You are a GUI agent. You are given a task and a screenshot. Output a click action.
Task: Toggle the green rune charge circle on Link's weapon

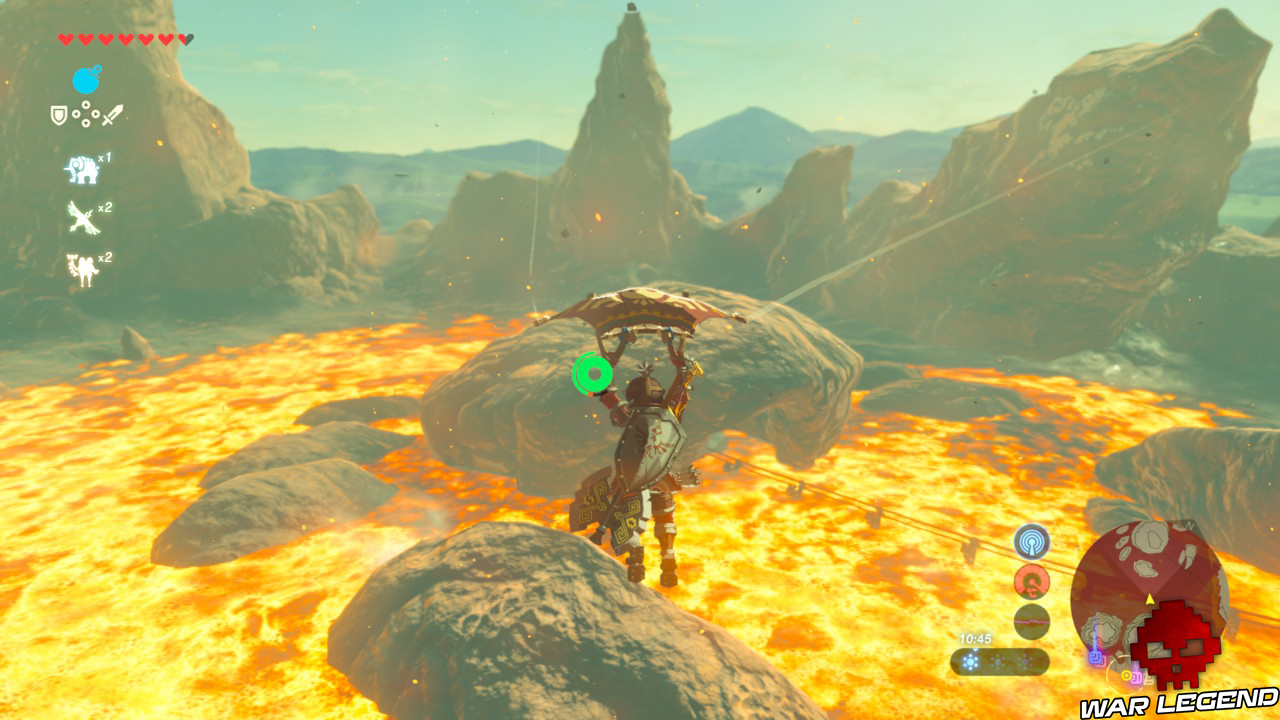click(592, 375)
